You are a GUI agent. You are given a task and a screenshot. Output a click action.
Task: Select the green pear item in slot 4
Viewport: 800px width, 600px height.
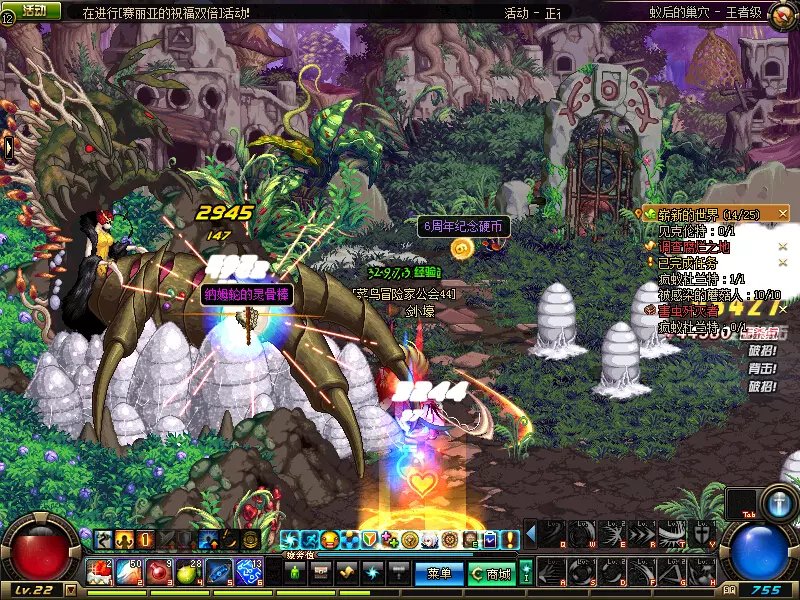tap(189, 573)
